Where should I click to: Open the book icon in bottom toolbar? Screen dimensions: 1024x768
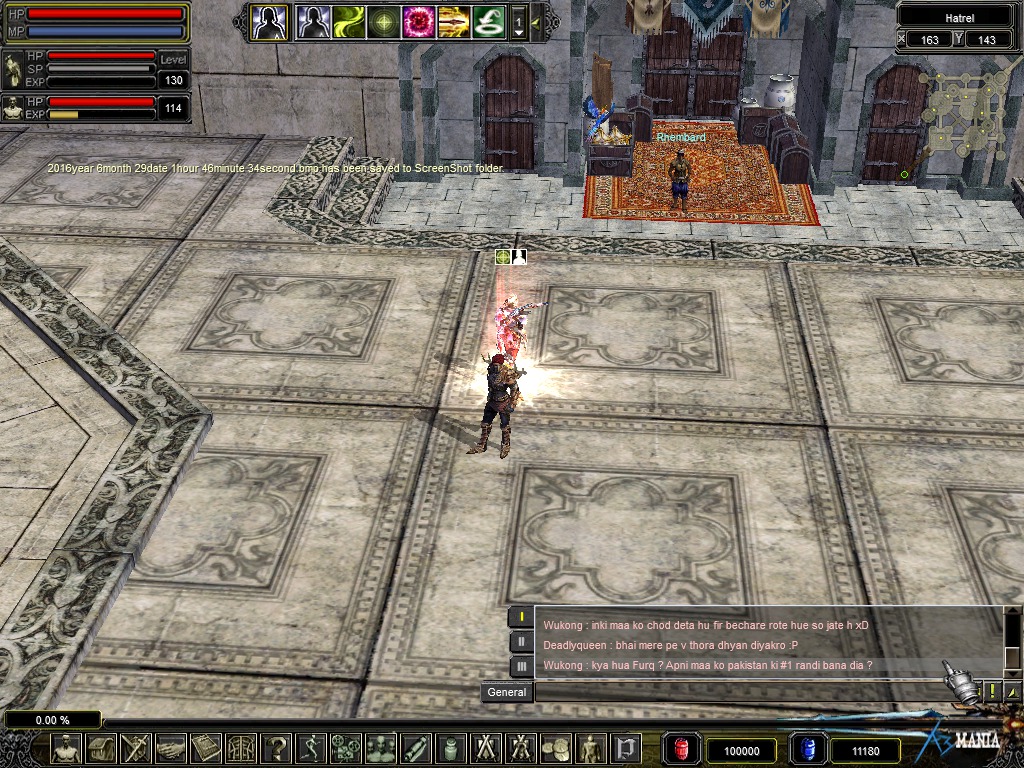click(x=206, y=748)
